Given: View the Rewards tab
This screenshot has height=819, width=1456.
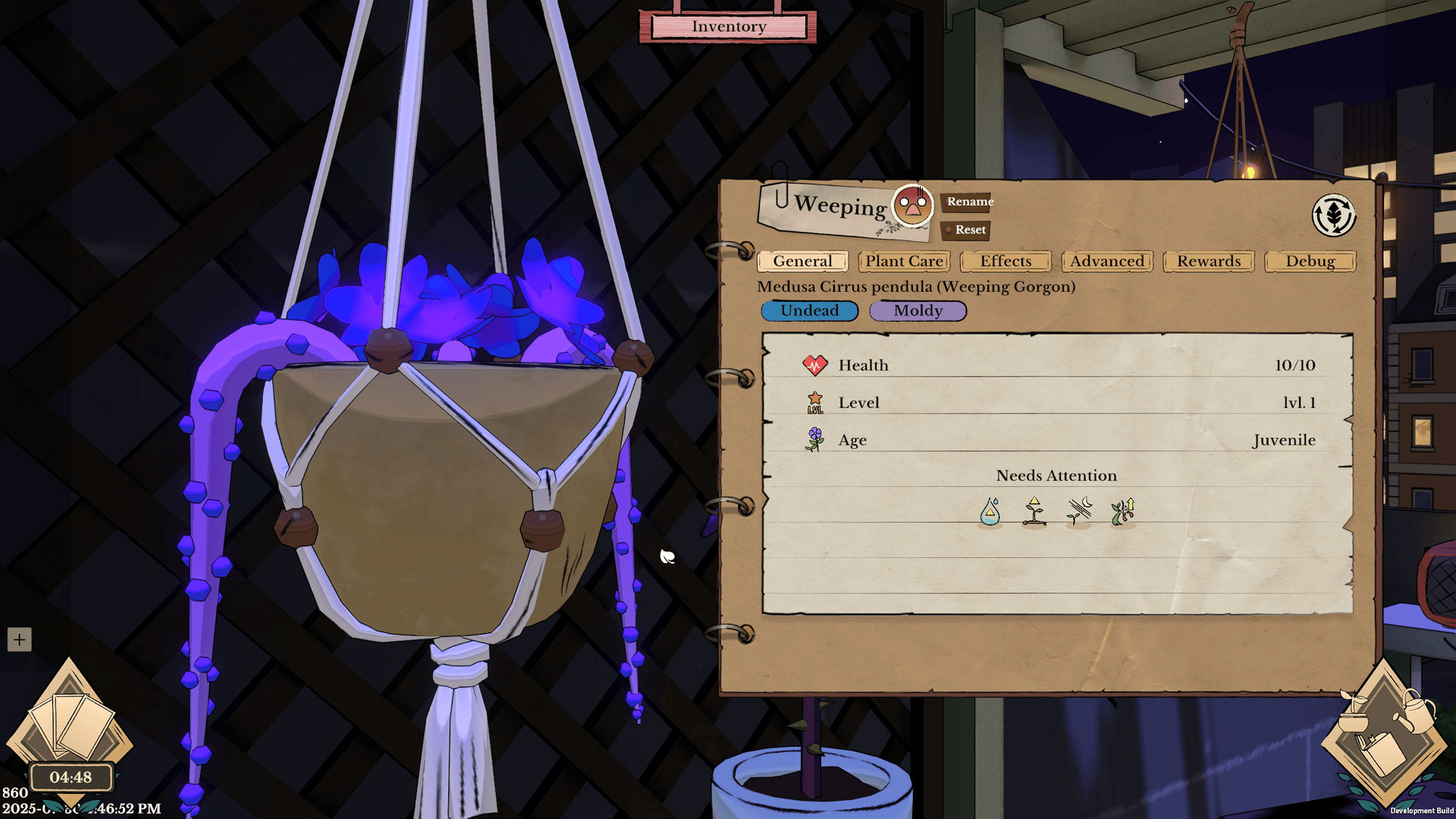Looking at the screenshot, I should (x=1209, y=262).
